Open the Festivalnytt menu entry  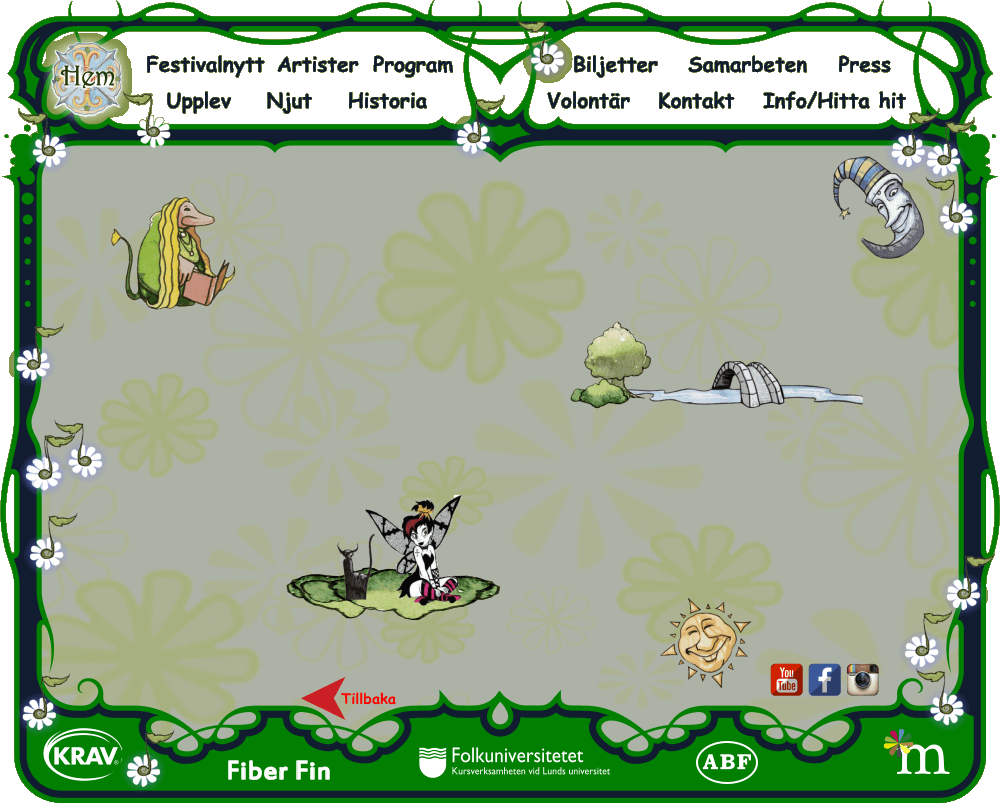[x=205, y=66]
